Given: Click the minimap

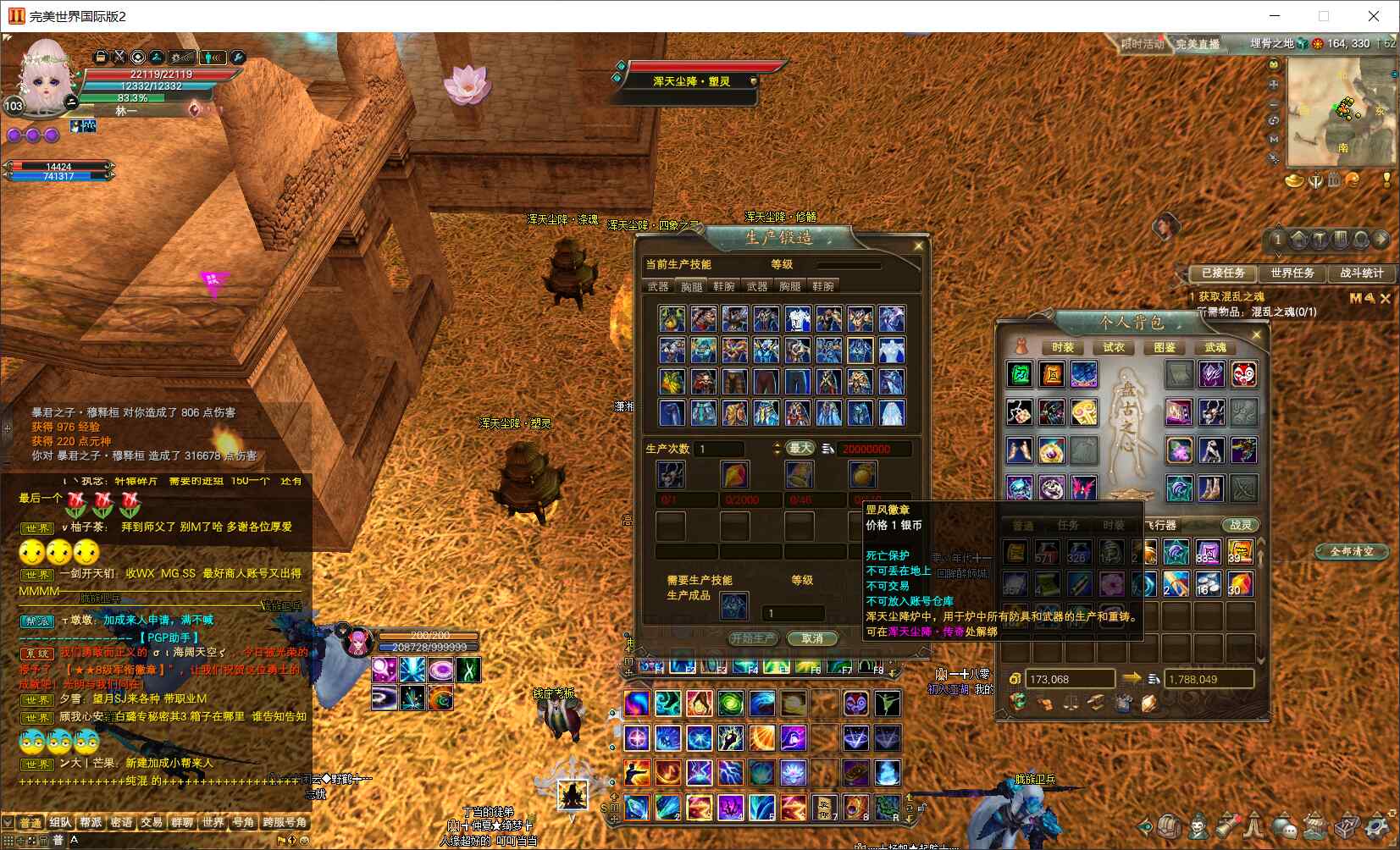Looking at the screenshot, I should pos(1340,113).
